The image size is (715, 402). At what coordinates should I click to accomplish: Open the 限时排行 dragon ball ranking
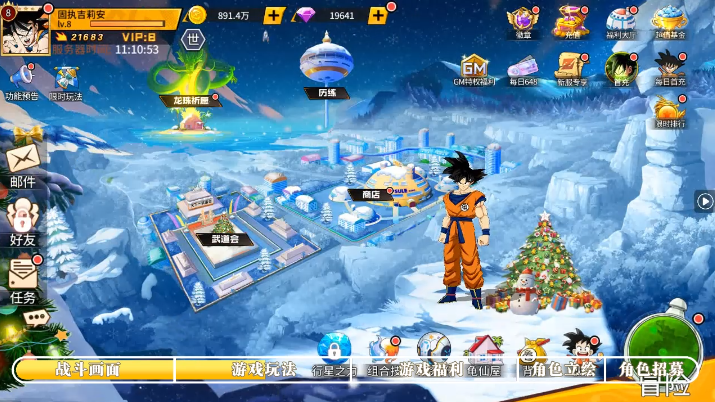[669, 110]
